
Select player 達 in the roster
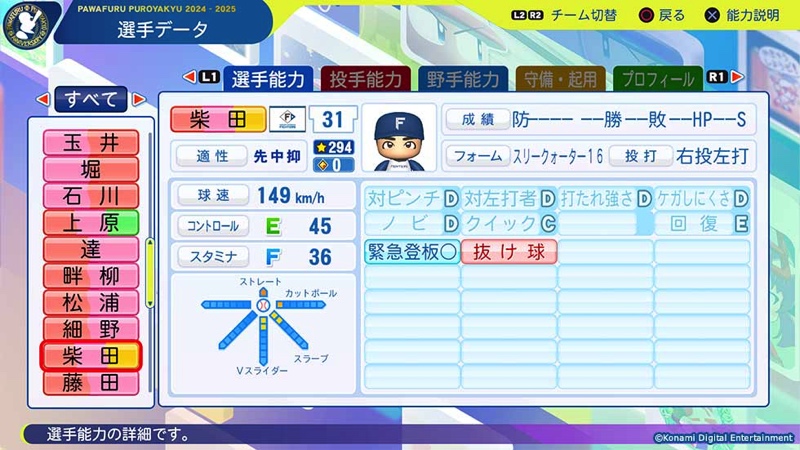click(90, 249)
